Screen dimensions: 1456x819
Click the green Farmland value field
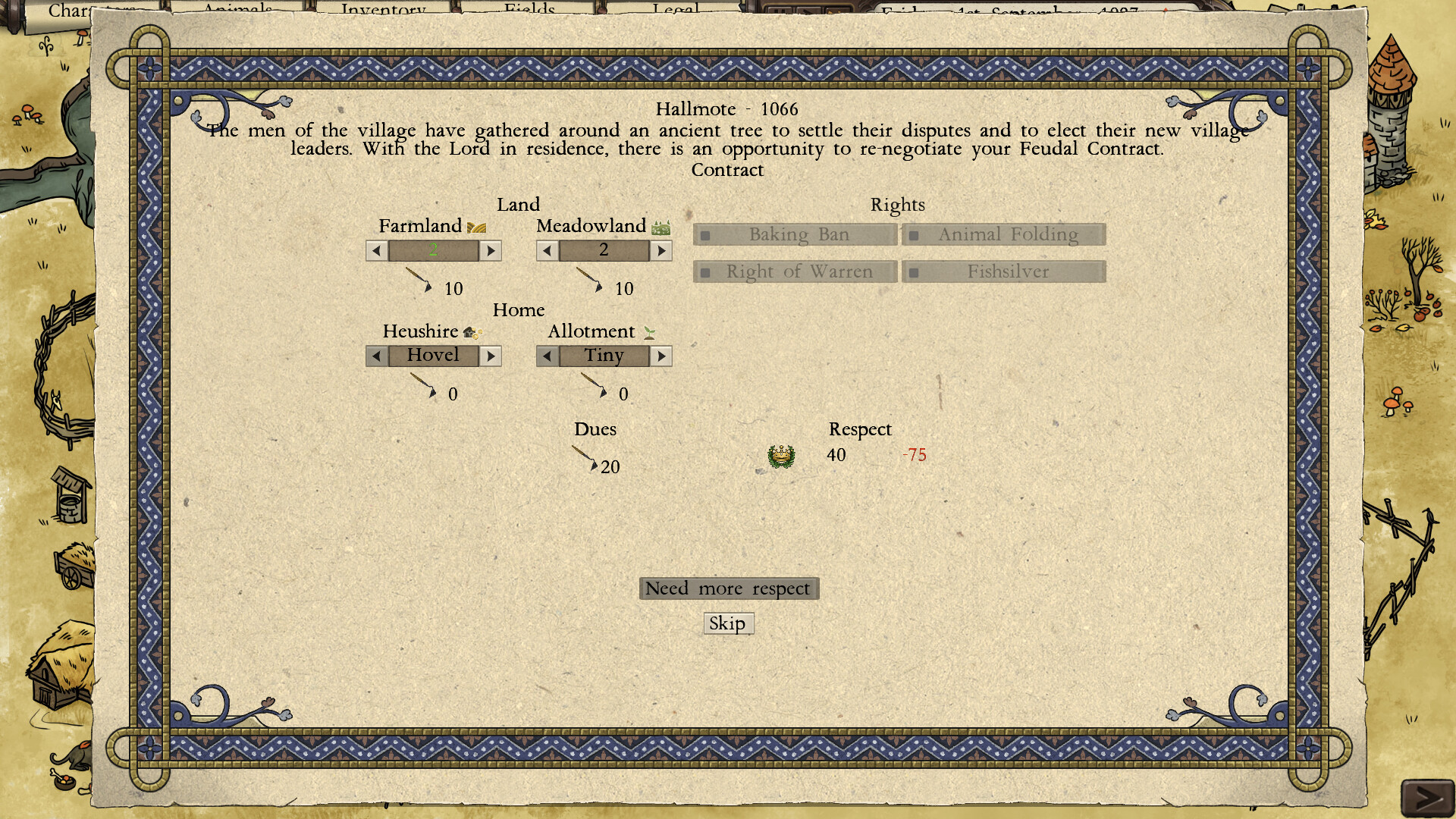433,250
